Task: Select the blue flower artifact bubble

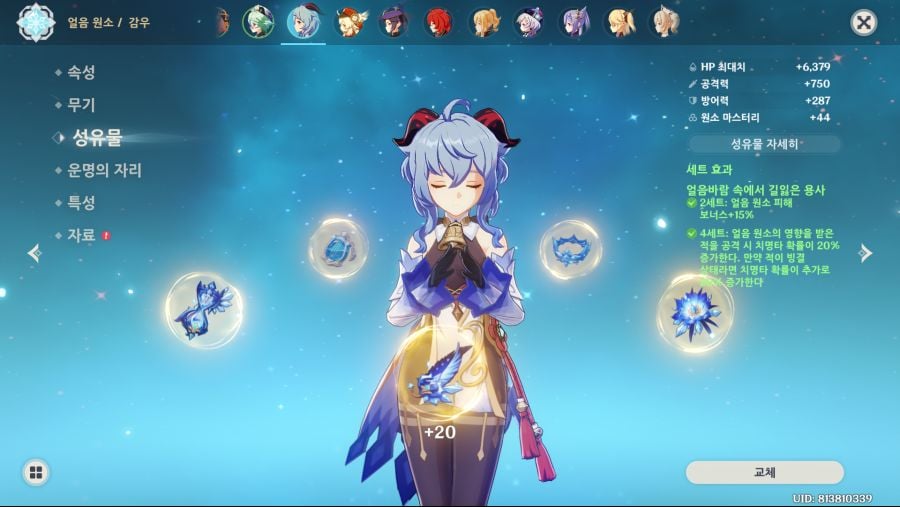Action: click(x=695, y=312)
